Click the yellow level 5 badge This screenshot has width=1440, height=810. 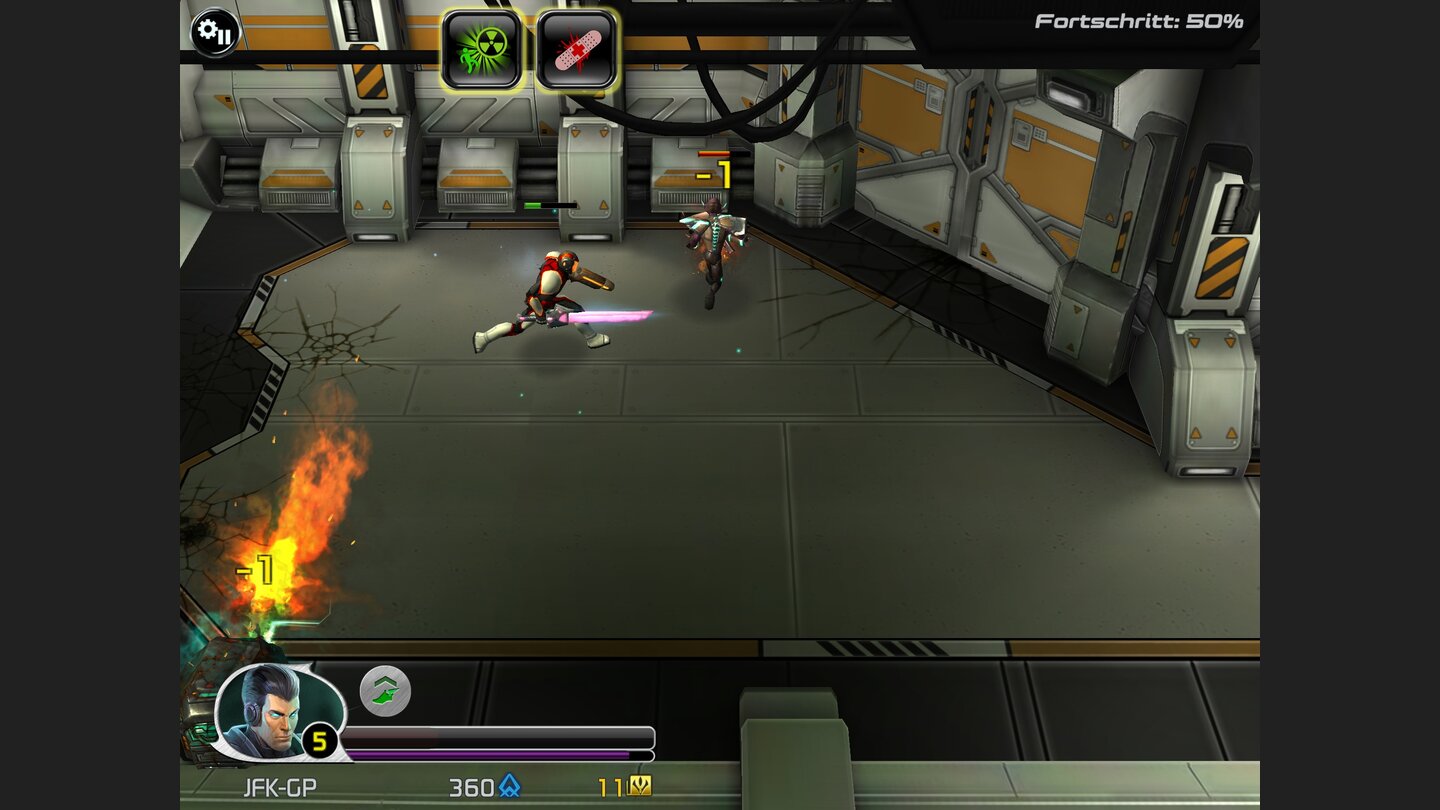(319, 742)
